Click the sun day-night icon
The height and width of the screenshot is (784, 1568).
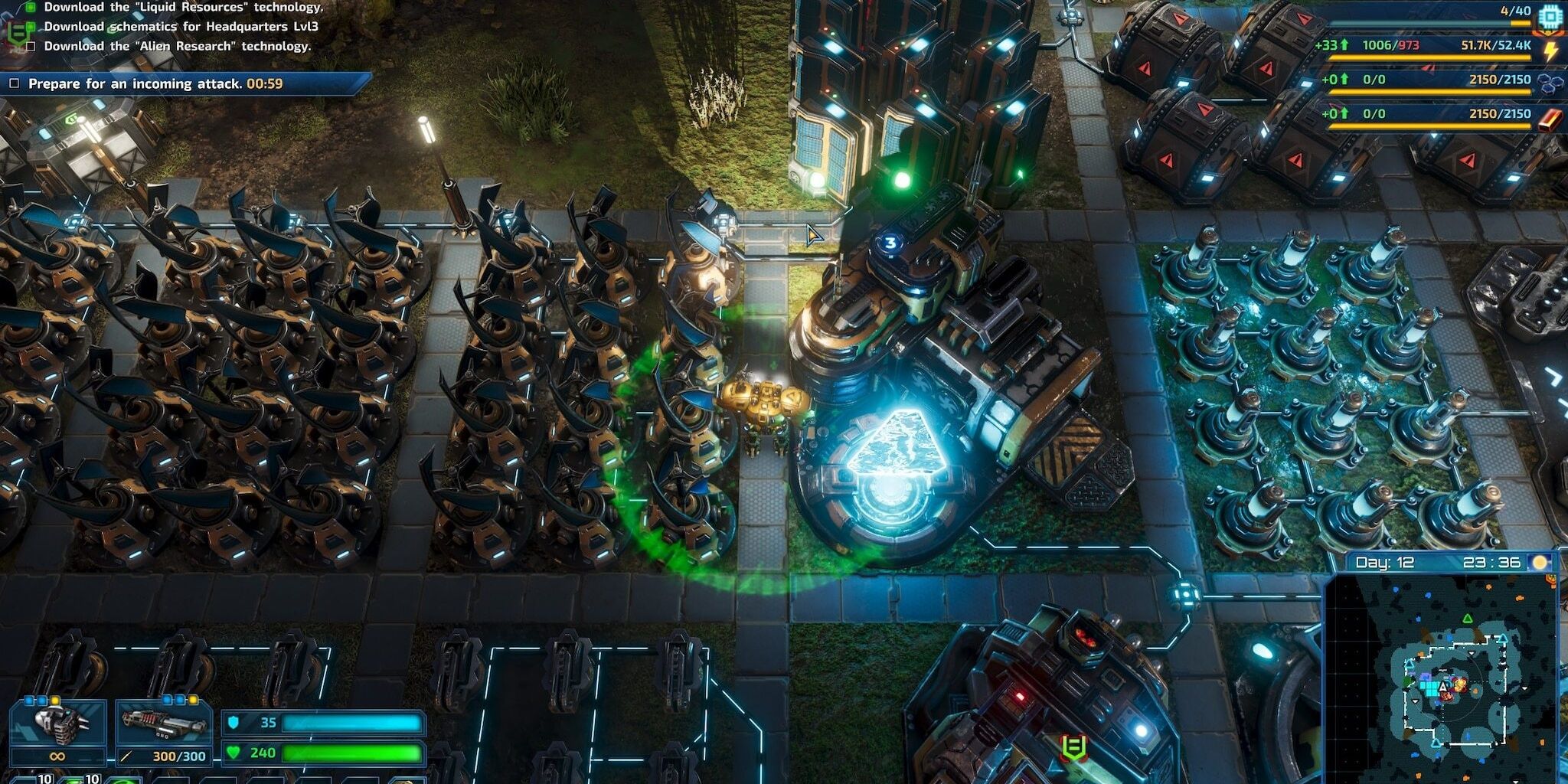[1540, 563]
